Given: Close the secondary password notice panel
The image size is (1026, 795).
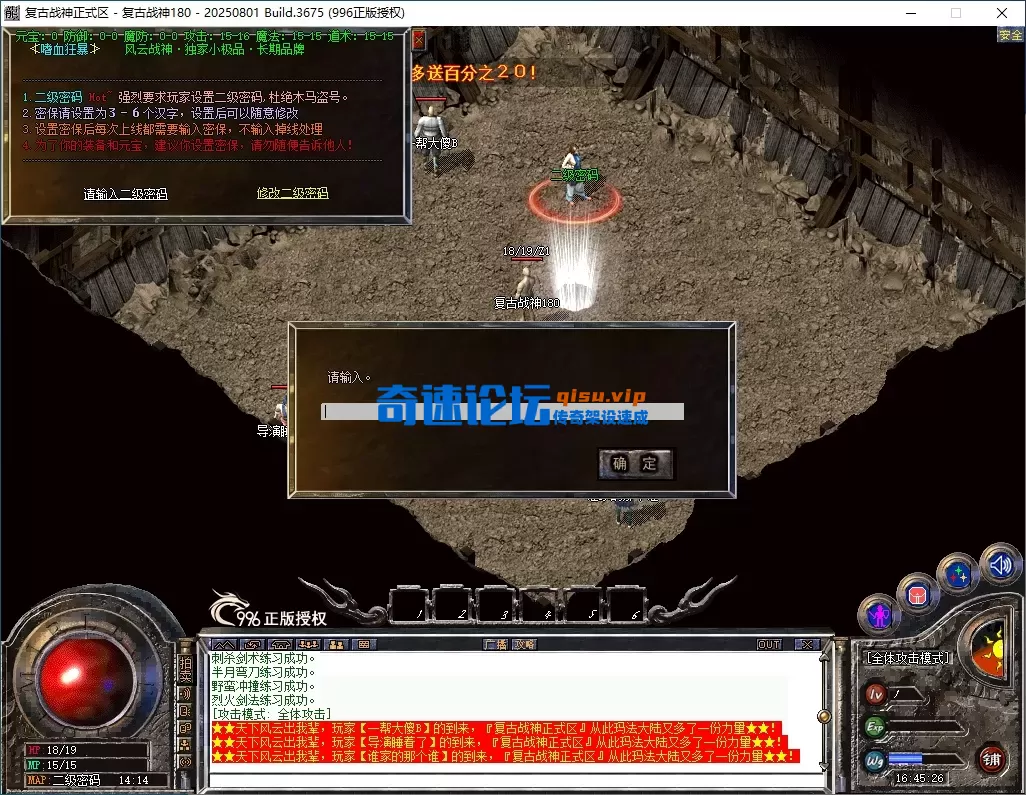Looking at the screenshot, I should click(x=419, y=39).
